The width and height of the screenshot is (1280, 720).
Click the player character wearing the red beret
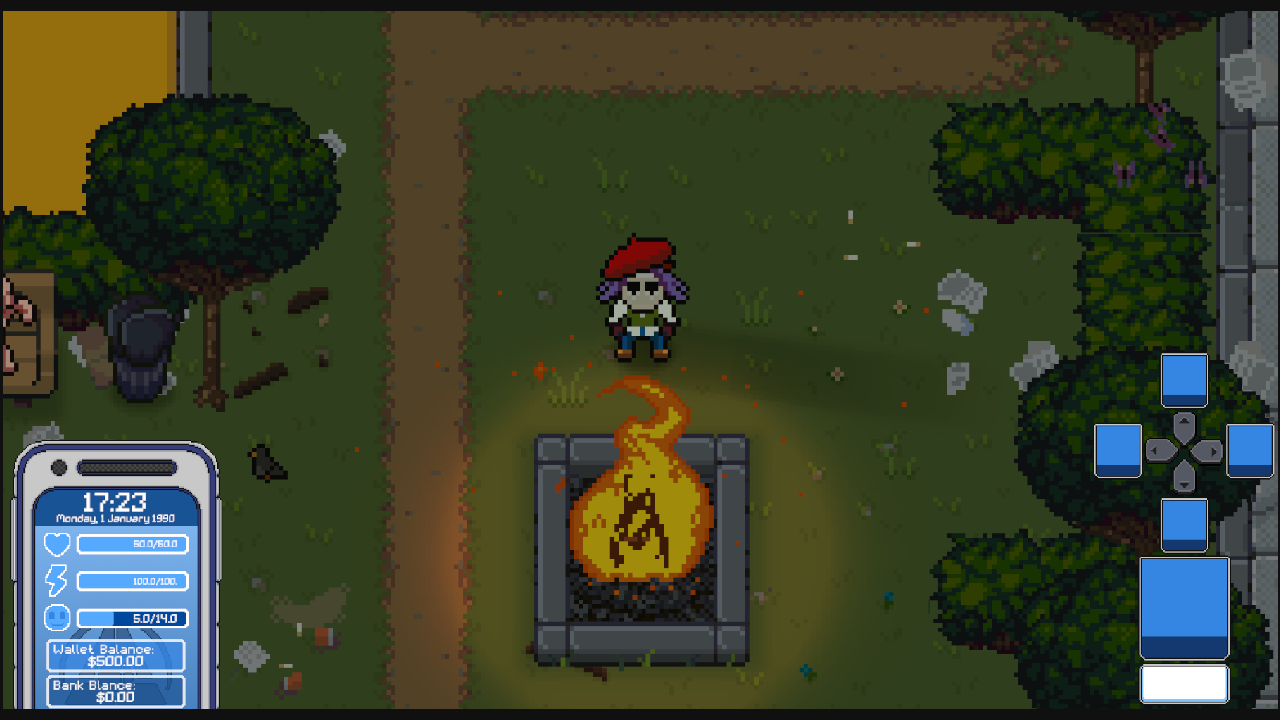tap(643, 300)
